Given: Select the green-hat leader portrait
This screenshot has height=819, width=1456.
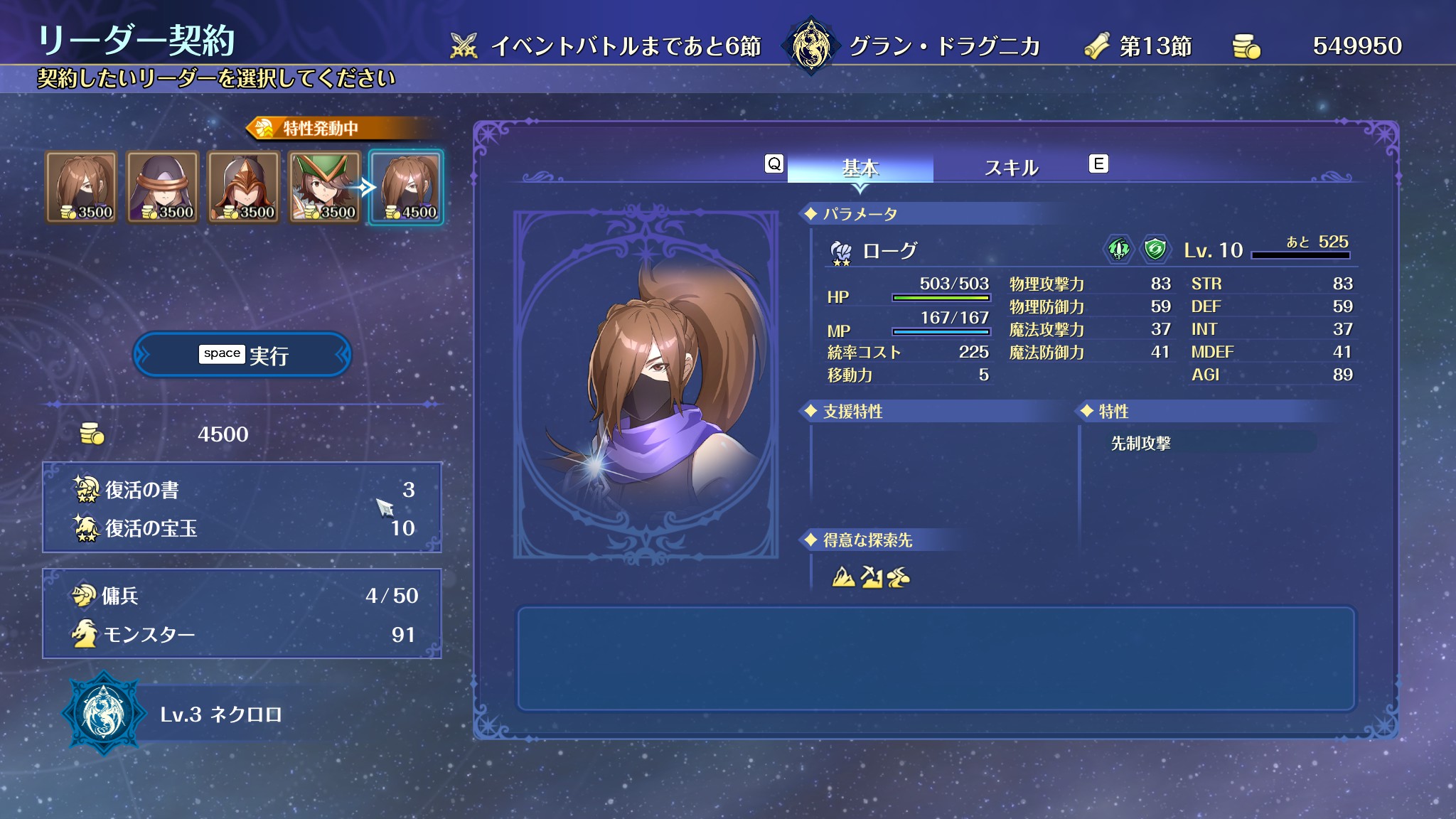Looking at the screenshot, I should [x=325, y=187].
